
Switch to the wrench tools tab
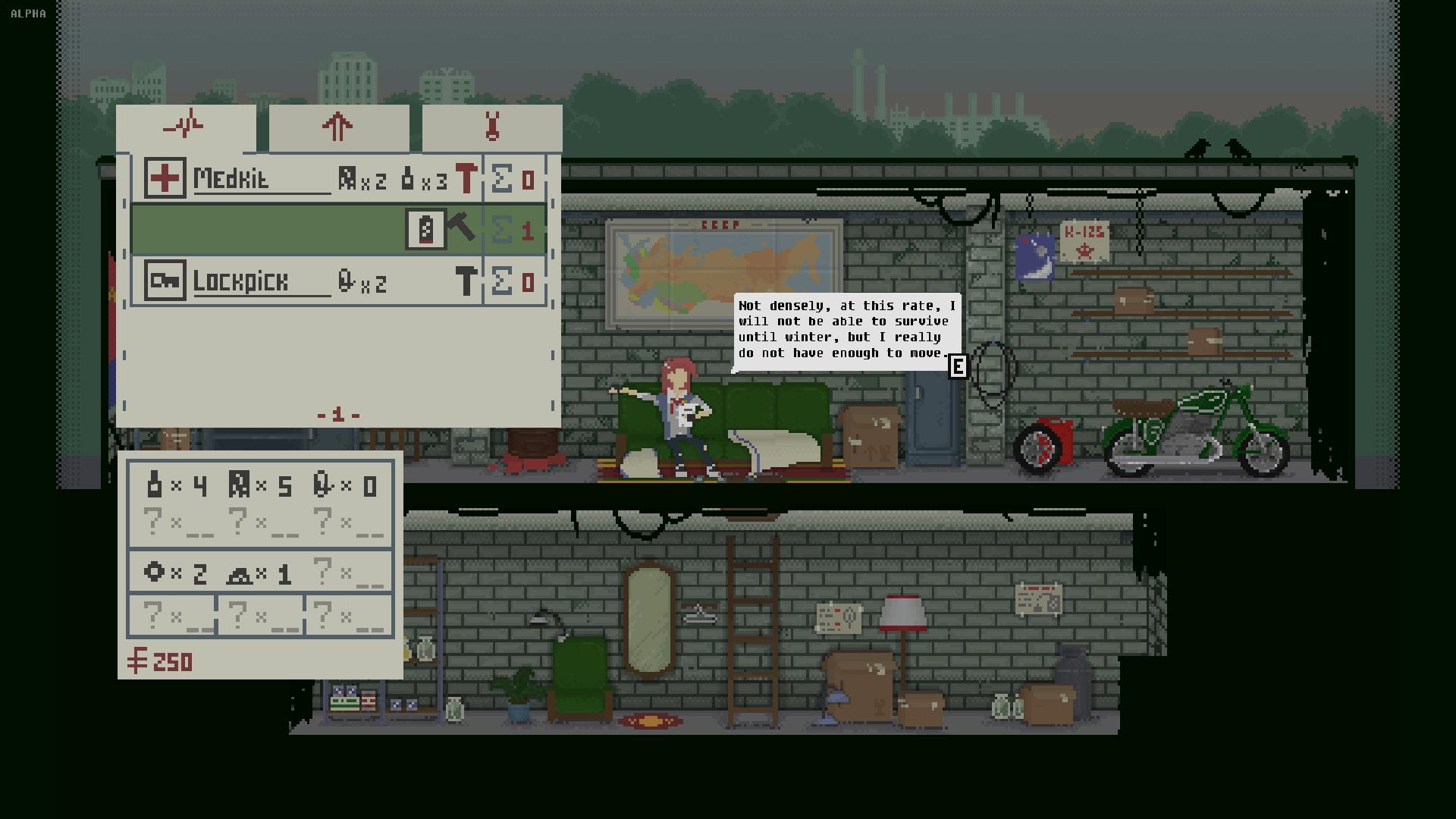[492, 127]
